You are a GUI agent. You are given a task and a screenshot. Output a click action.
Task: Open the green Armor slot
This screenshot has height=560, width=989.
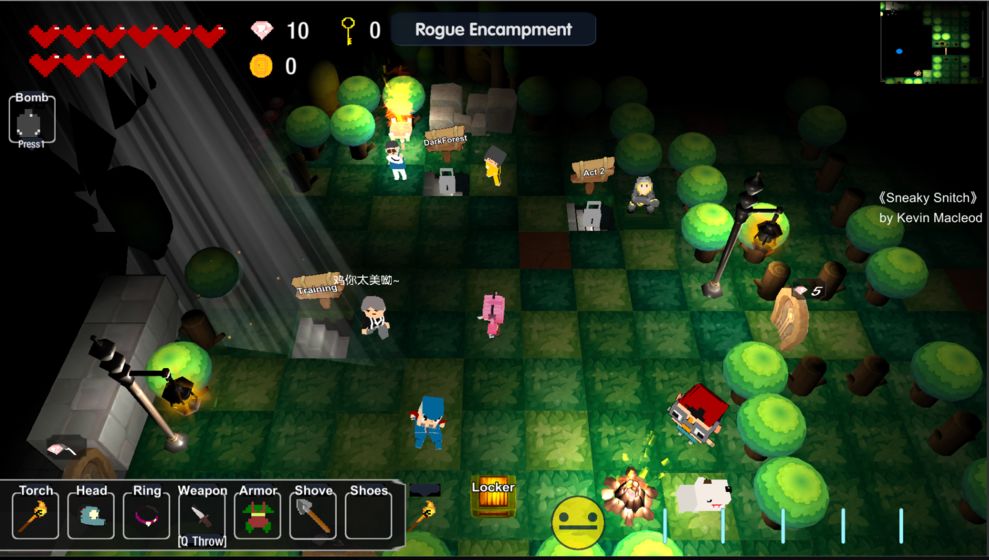(258, 516)
